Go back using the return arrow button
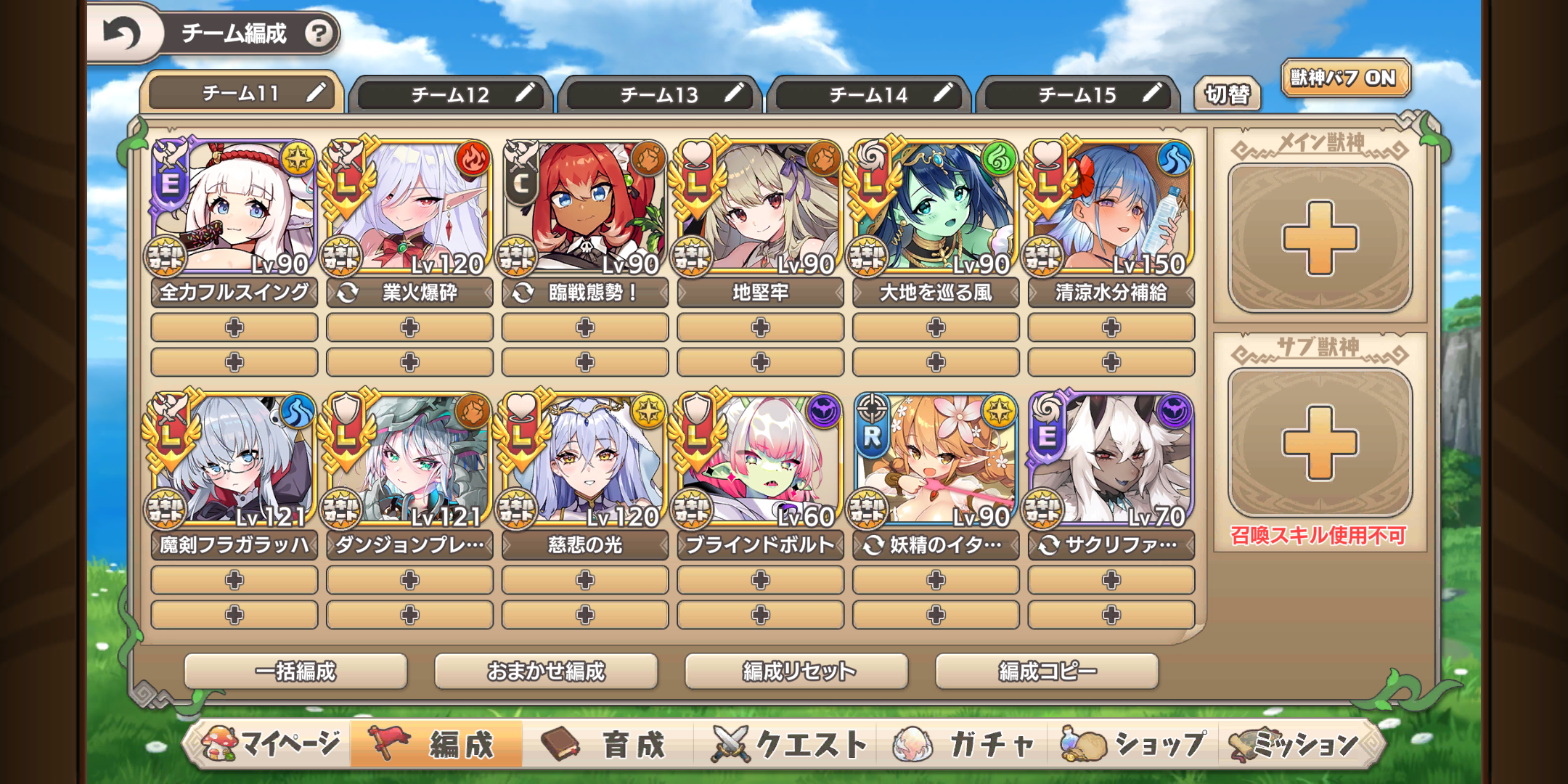 point(121,33)
